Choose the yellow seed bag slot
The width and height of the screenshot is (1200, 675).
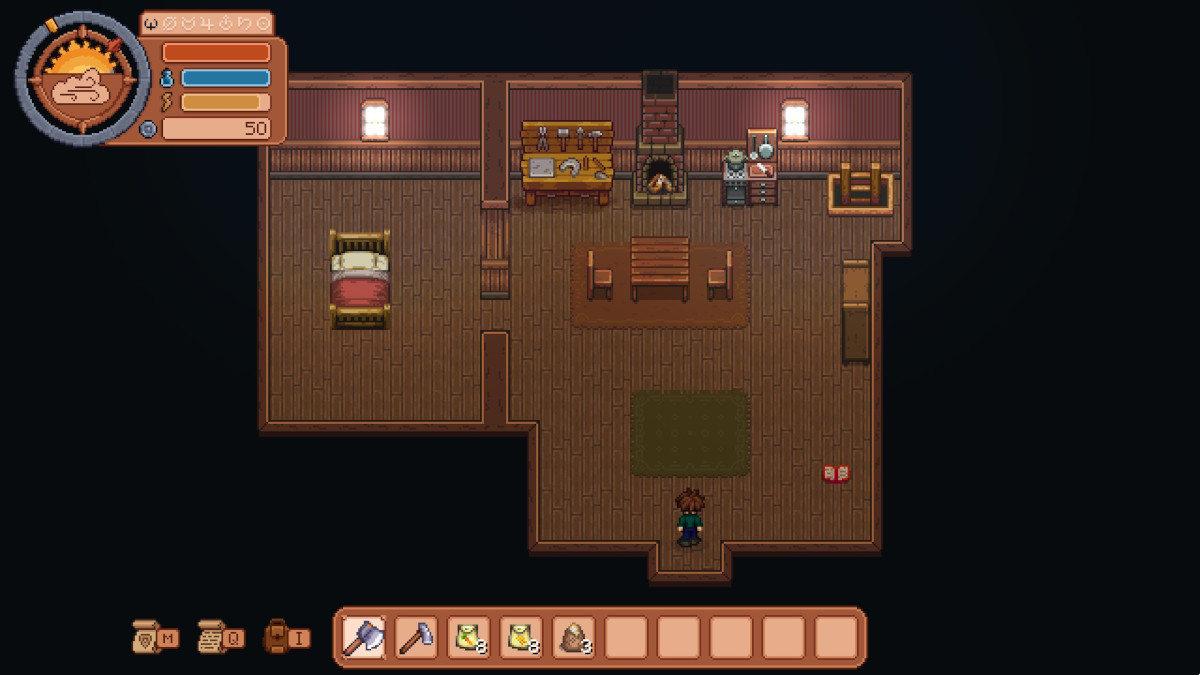click(x=521, y=637)
